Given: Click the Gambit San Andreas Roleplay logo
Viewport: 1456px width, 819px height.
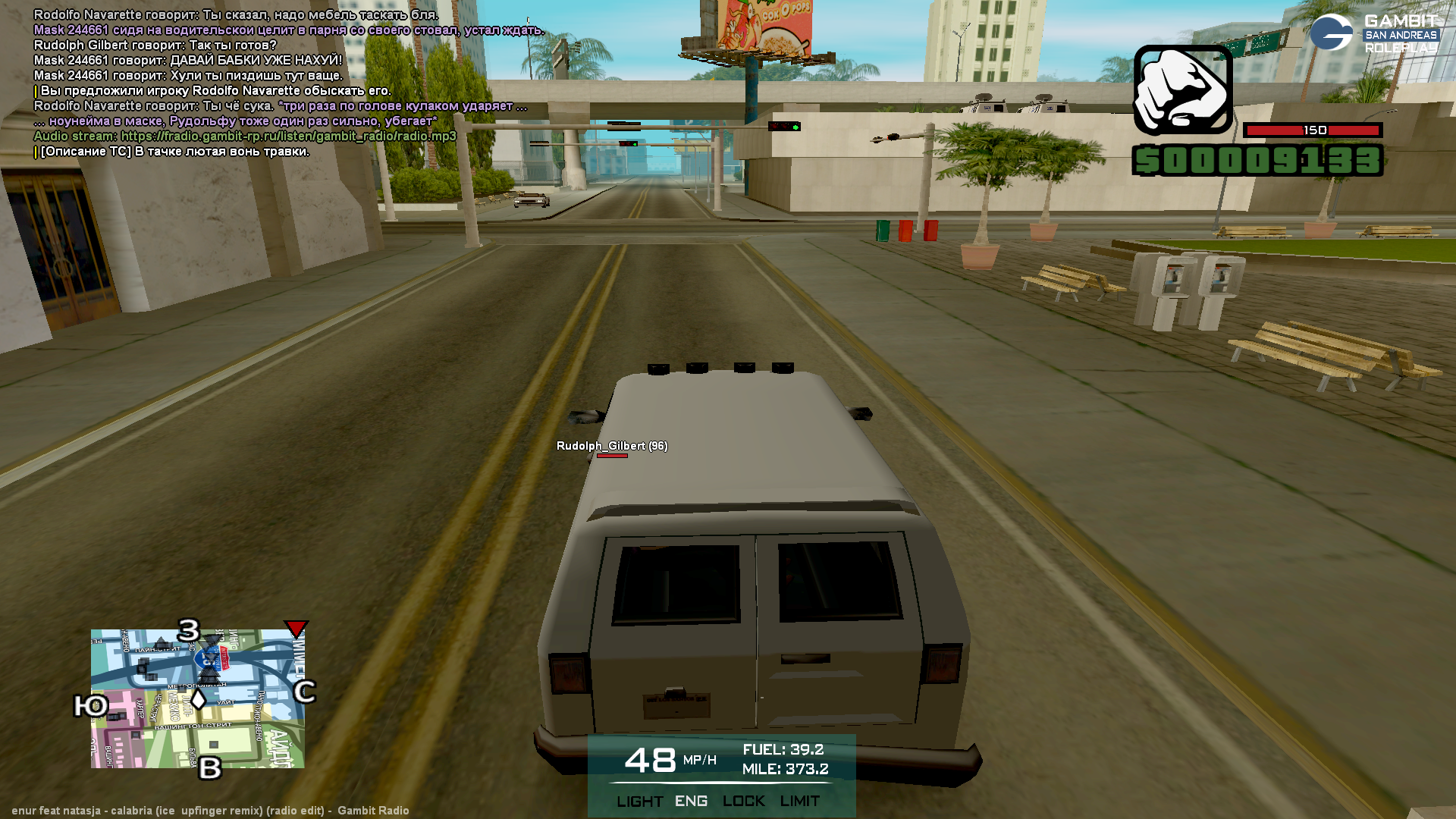Looking at the screenshot, I should coord(1374,33).
